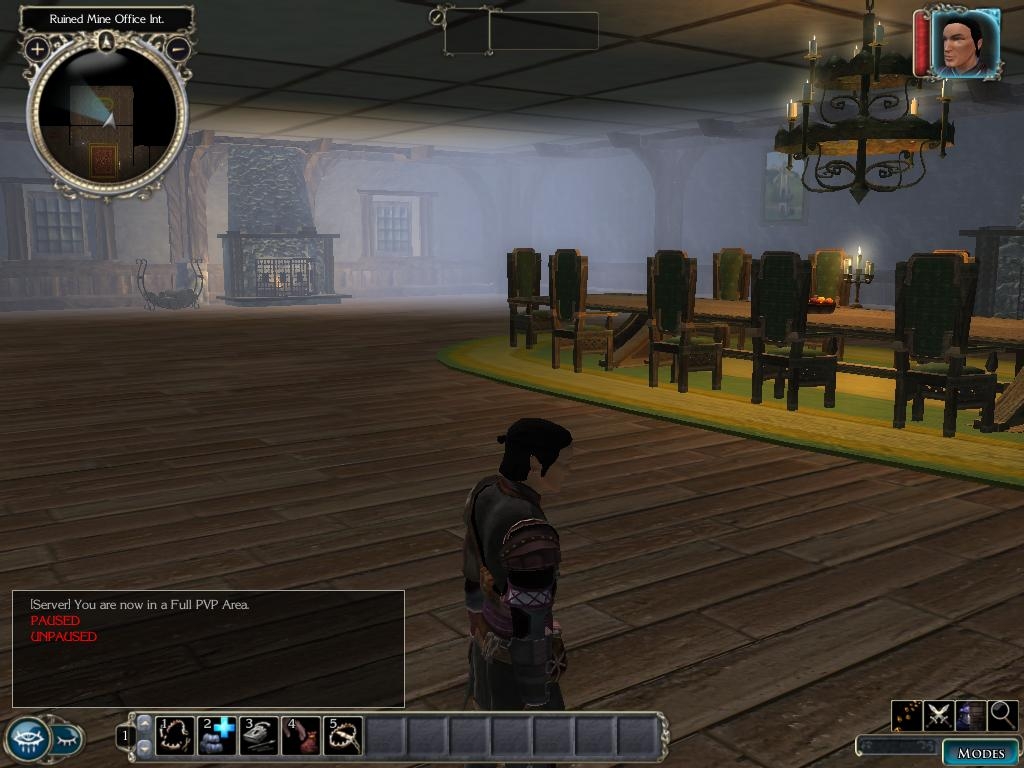Activate the padlock and picks icon in slot 3
Viewport: 1024px width, 768px height.
259,736
